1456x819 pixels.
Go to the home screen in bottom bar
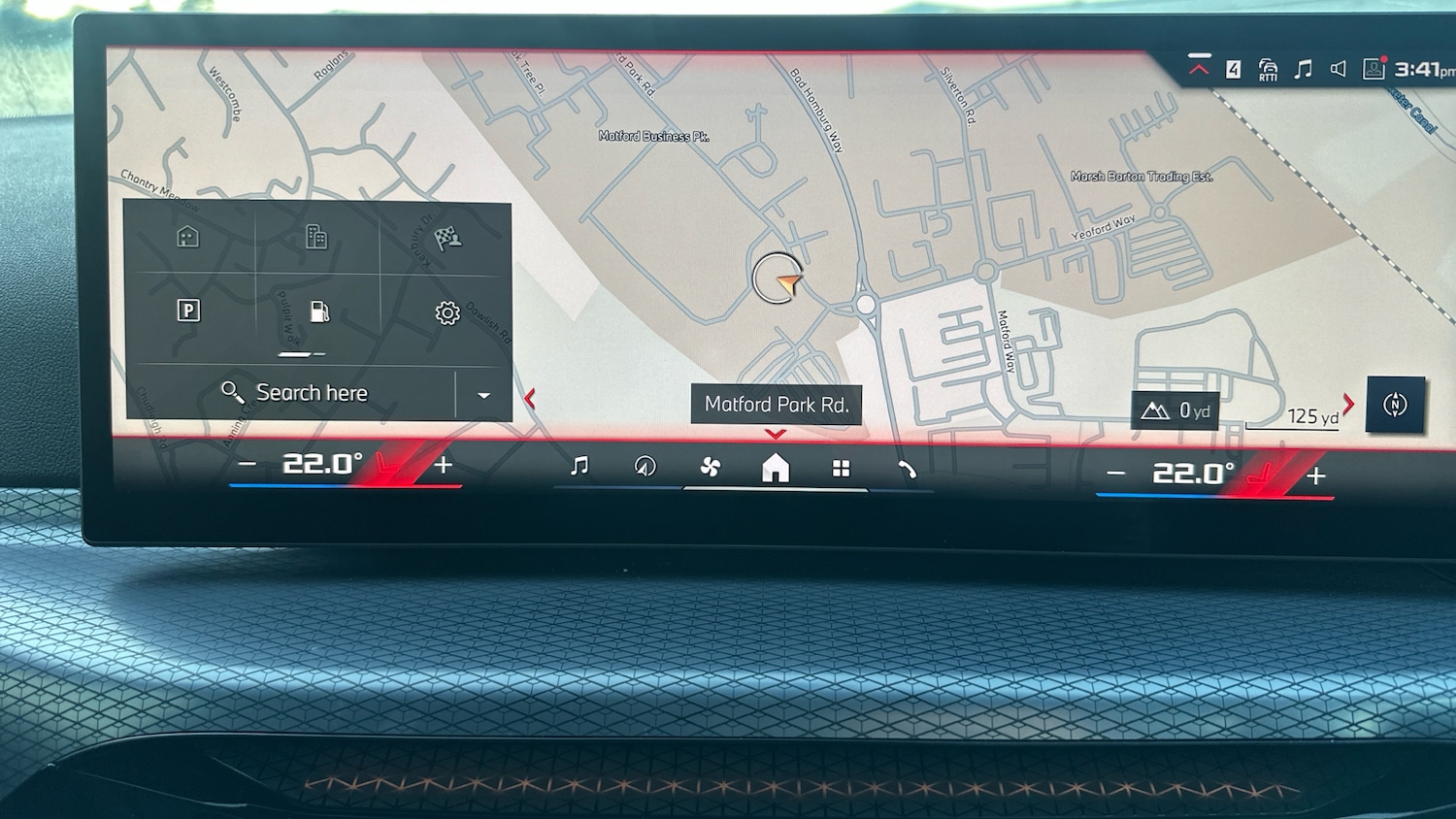(776, 469)
